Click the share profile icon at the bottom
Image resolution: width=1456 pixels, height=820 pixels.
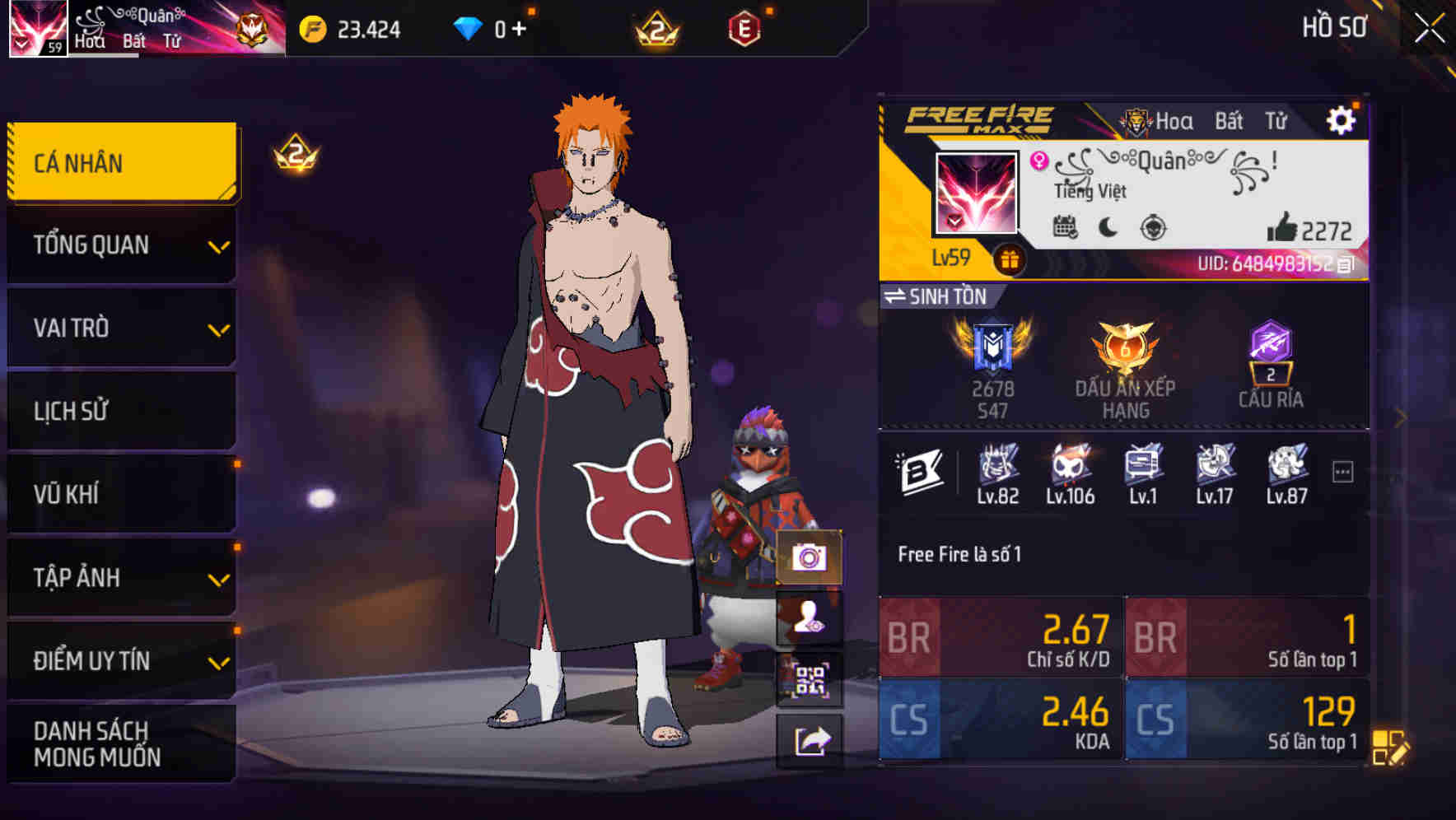[x=811, y=741]
